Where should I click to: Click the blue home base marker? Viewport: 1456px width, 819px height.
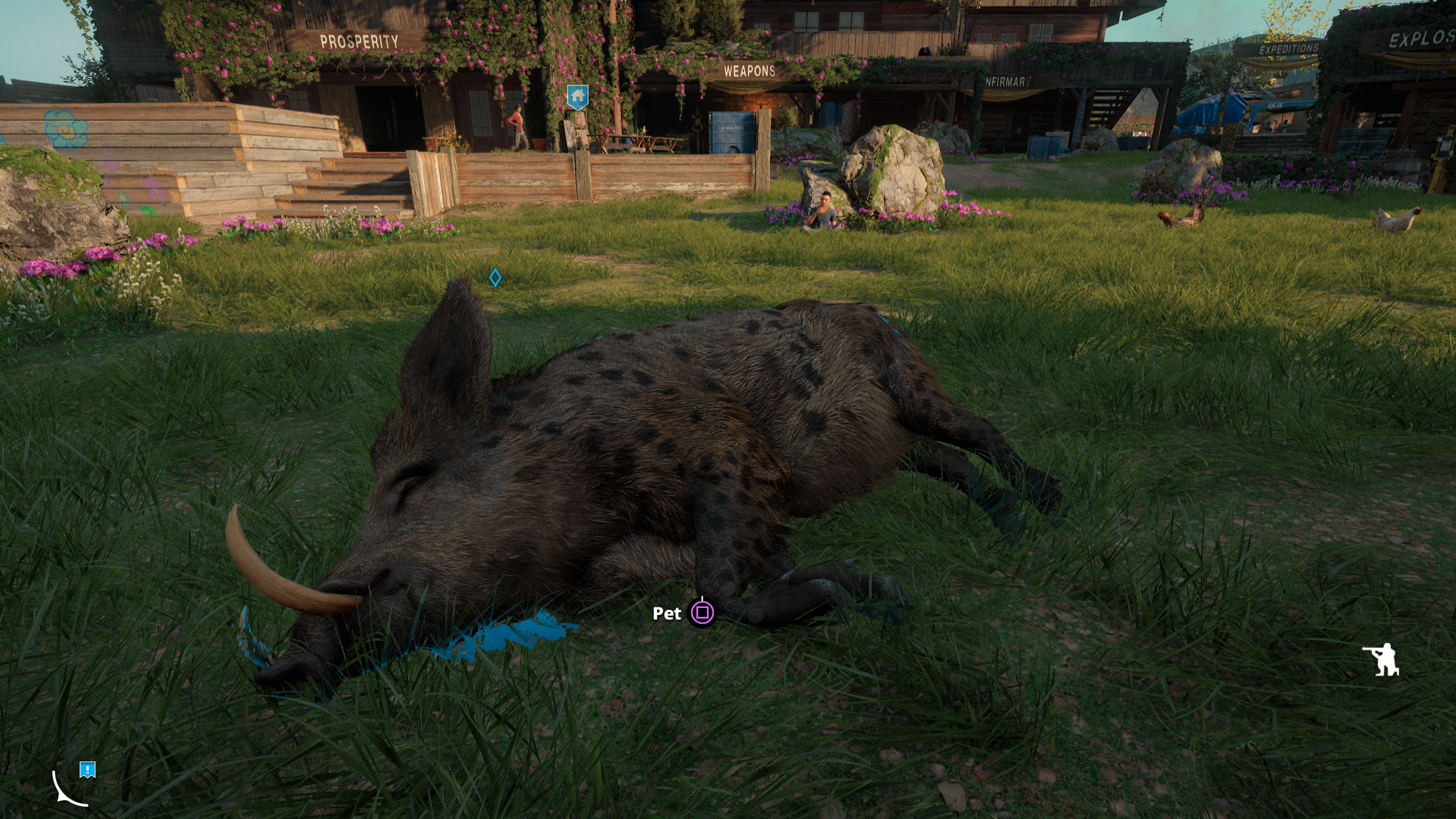577,96
